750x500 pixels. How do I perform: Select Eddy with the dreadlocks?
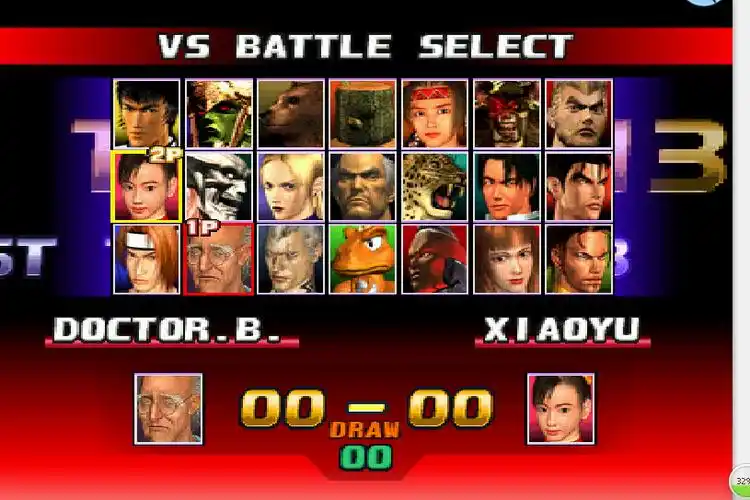[579, 259]
